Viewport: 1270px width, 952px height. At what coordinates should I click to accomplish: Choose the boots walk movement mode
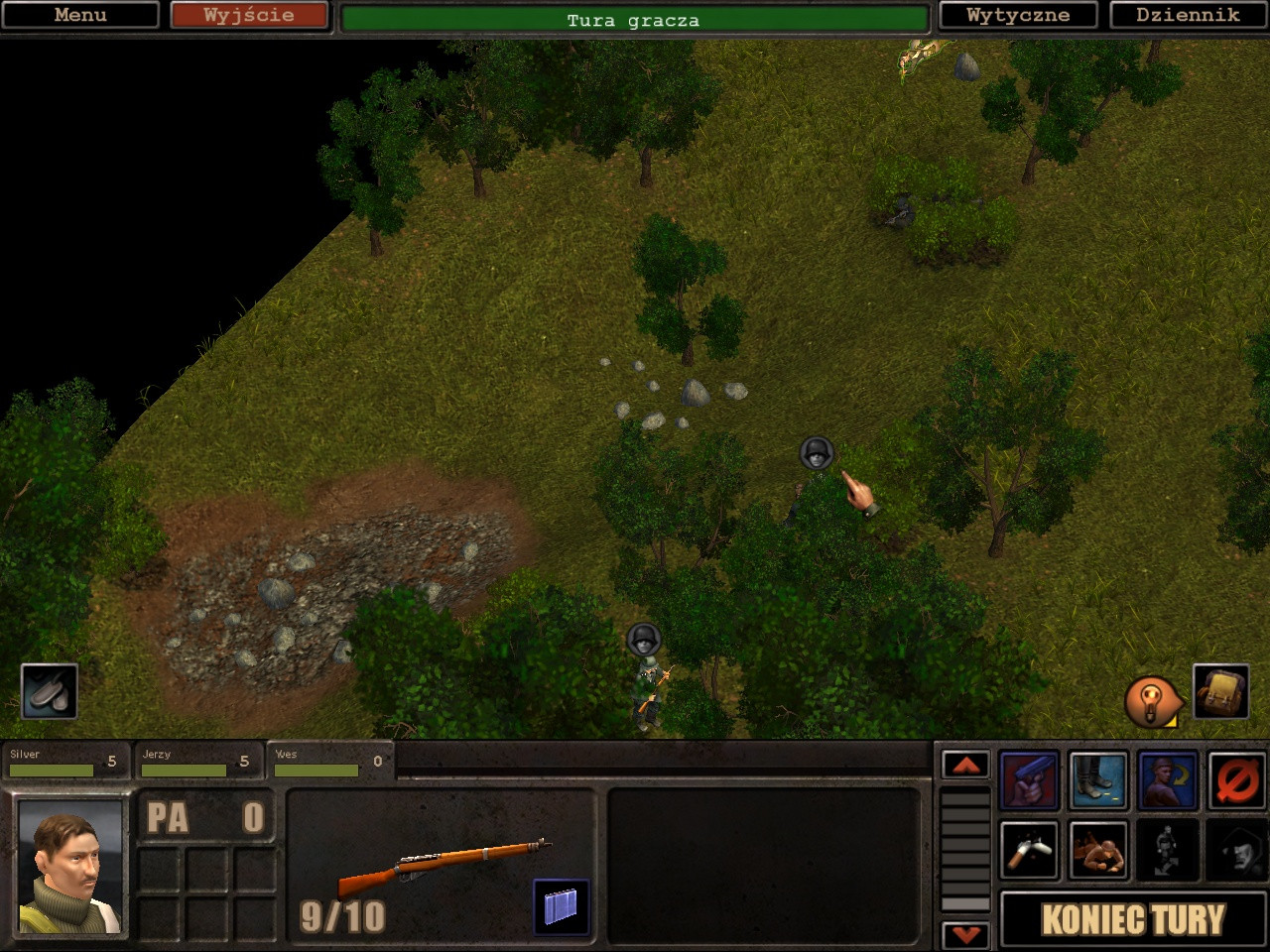click(1098, 780)
